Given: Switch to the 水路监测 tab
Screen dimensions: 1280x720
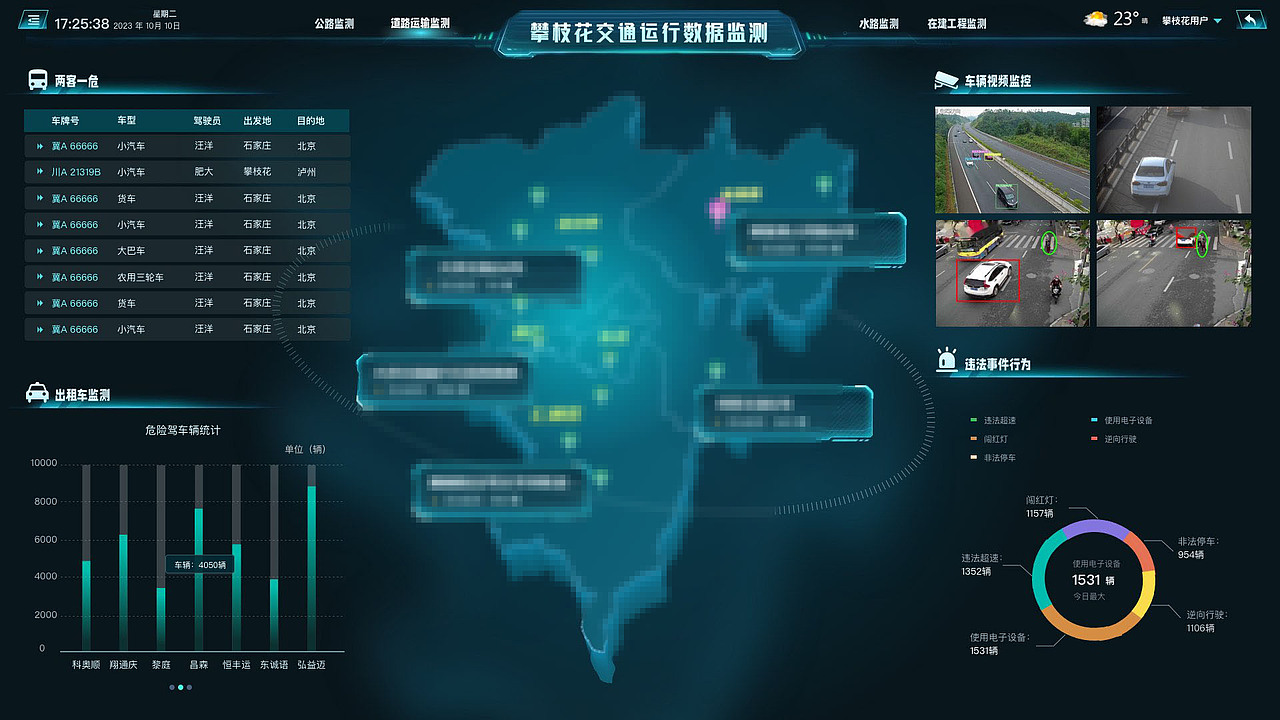Looking at the screenshot, I should [x=877, y=22].
